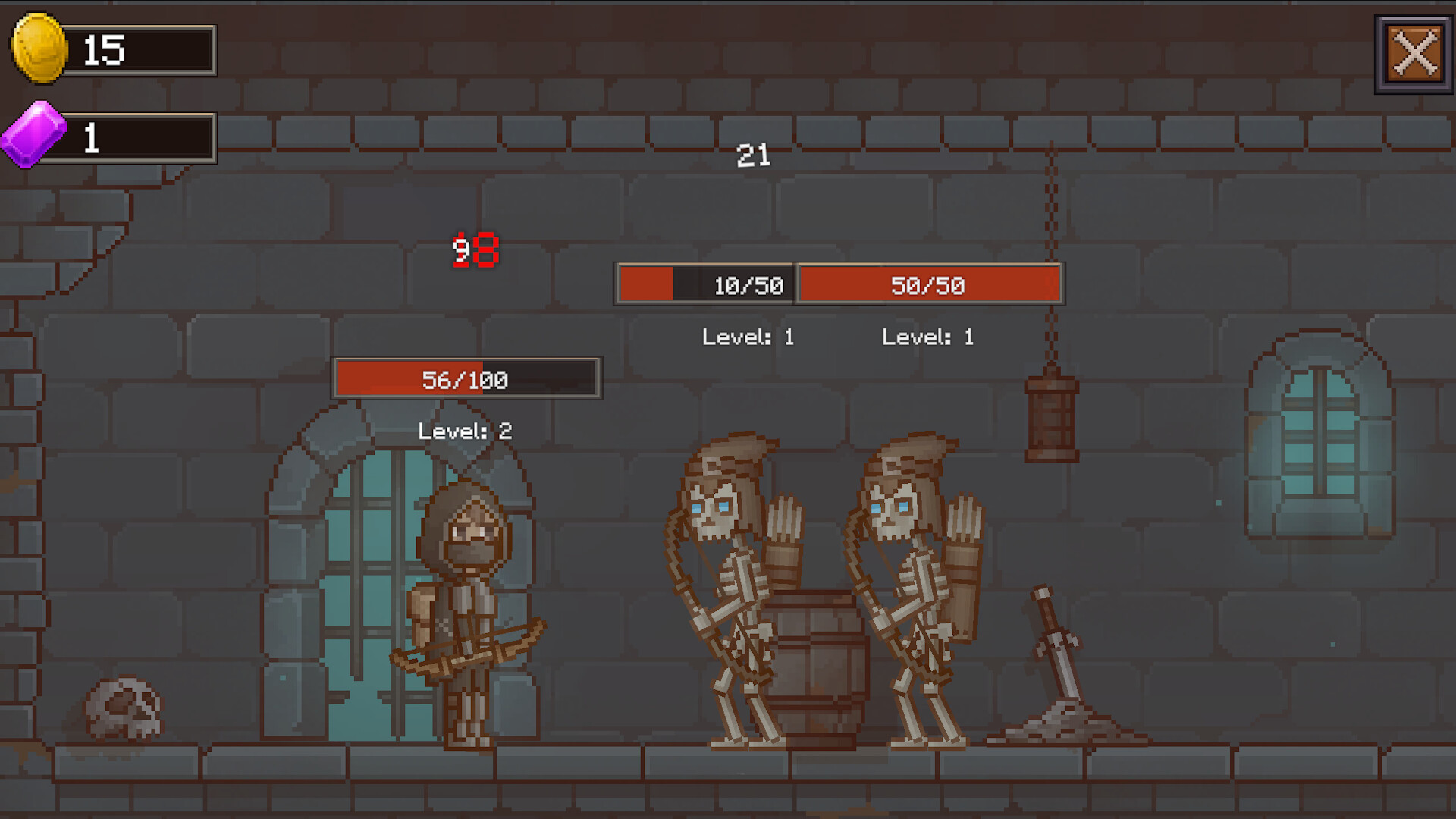The height and width of the screenshot is (819, 1456).
Task: Select the player's Level: 2 label
Action: click(465, 431)
